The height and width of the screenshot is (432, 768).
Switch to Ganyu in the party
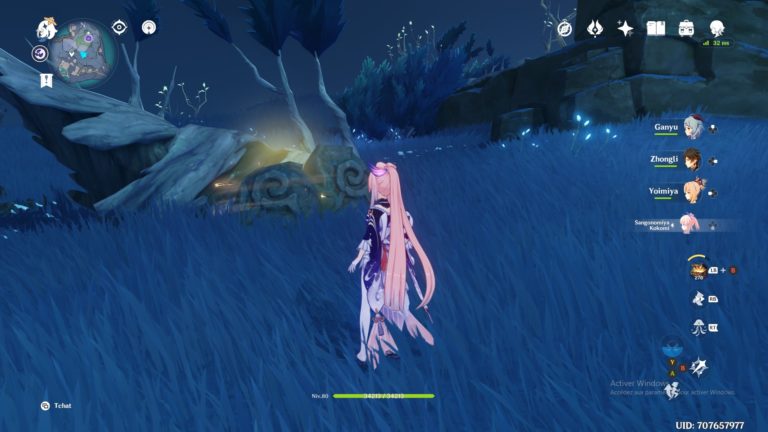(x=692, y=128)
